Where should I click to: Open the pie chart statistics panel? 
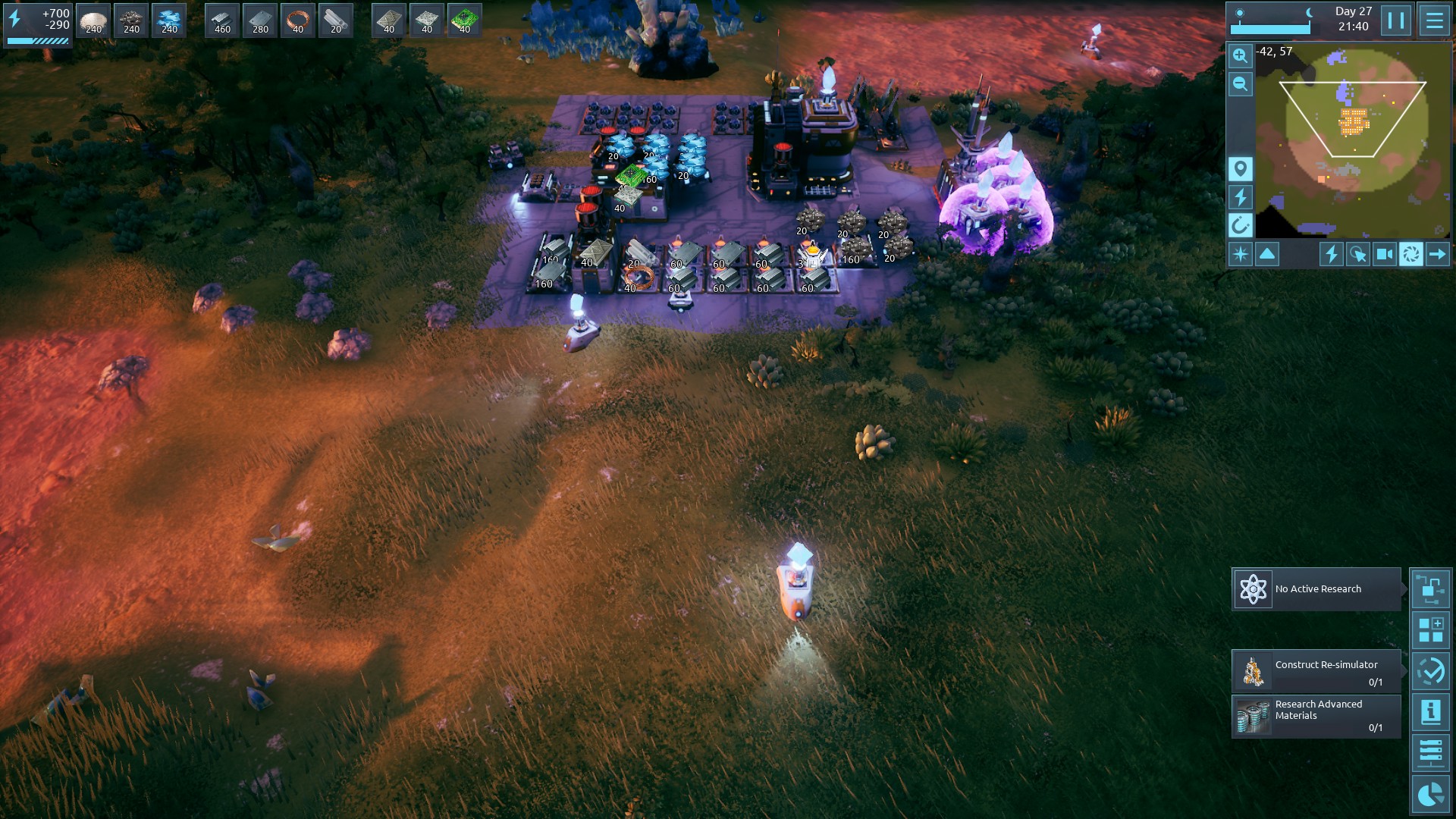tap(1430, 794)
